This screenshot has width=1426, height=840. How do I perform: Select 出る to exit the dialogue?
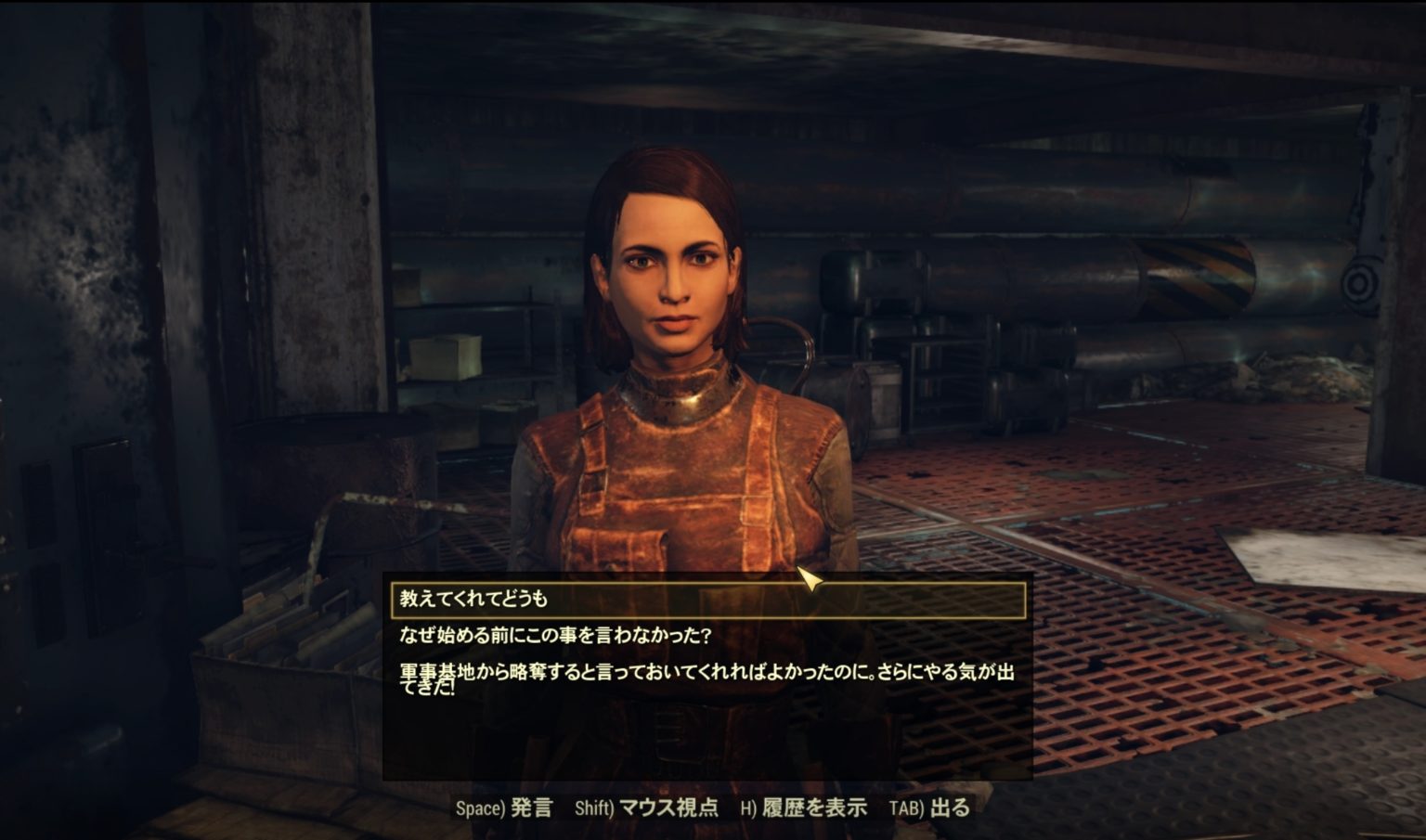click(x=948, y=808)
